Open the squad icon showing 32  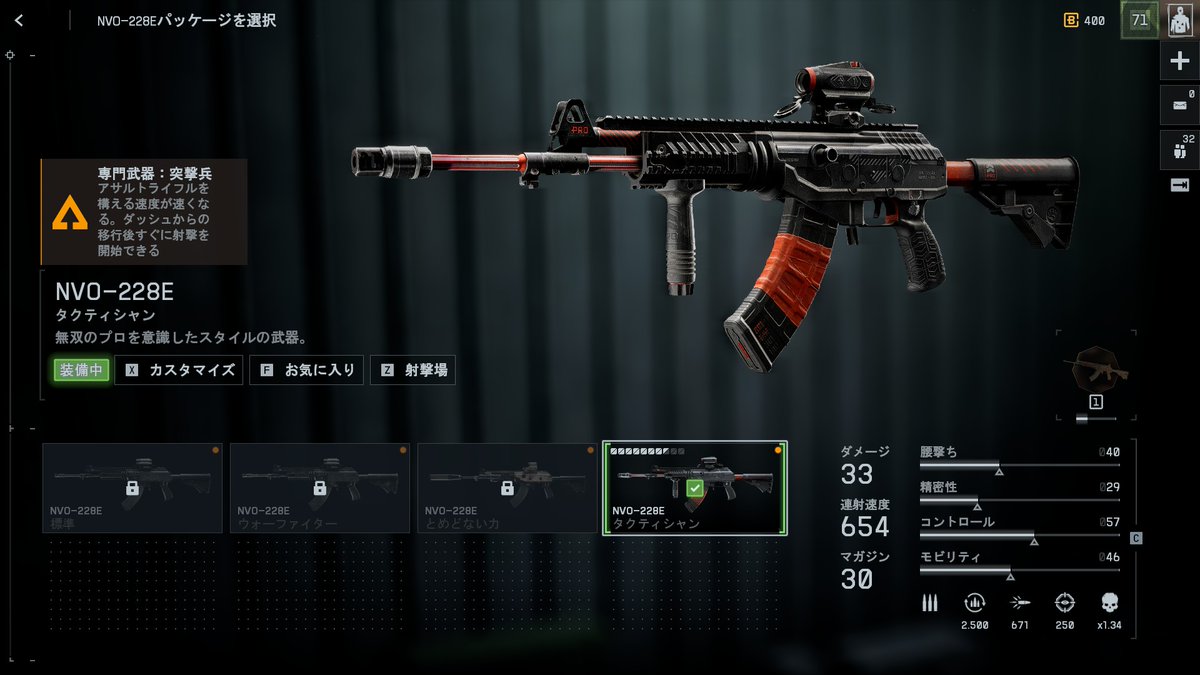(x=1180, y=149)
